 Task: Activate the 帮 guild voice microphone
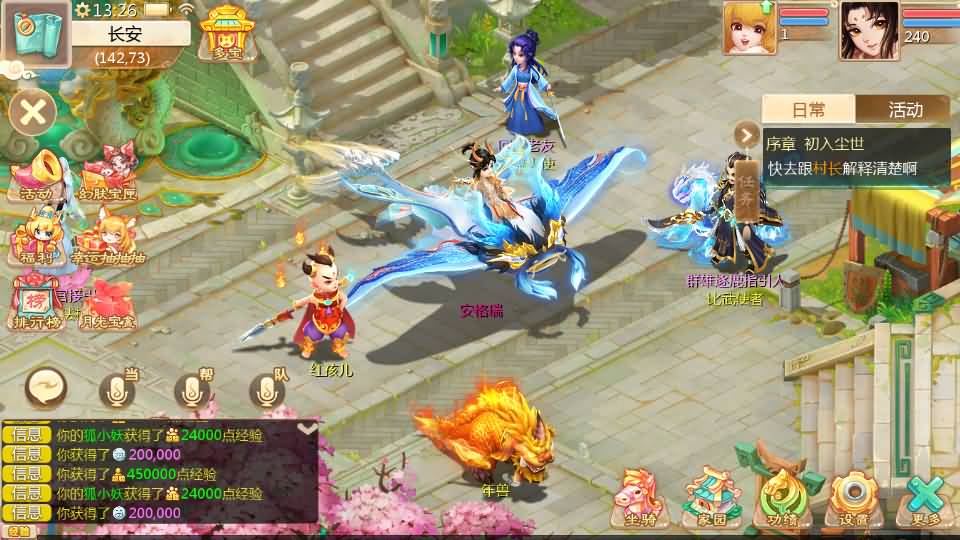click(x=195, y=390)
